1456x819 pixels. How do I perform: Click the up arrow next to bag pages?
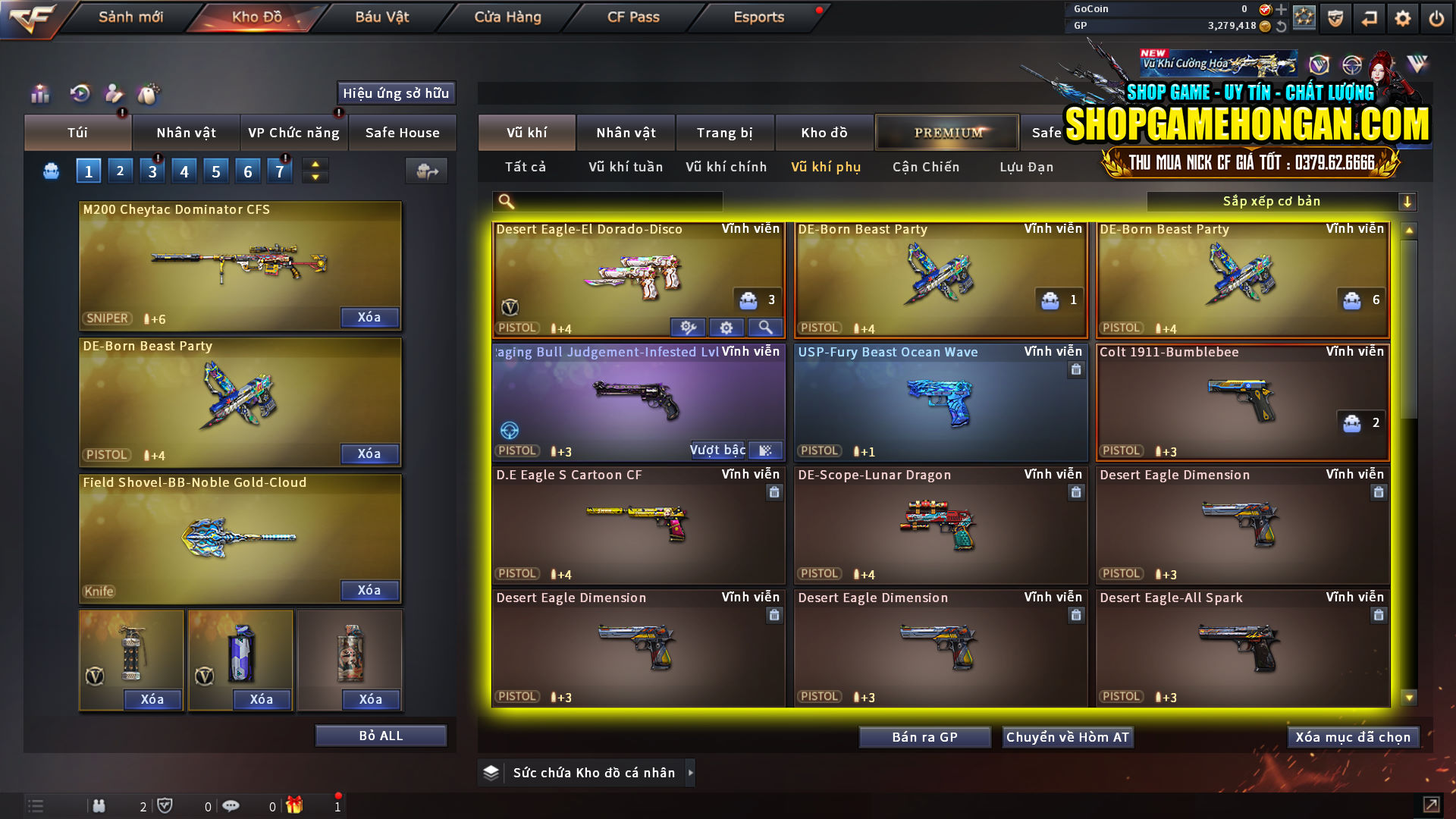pos(314,164)
